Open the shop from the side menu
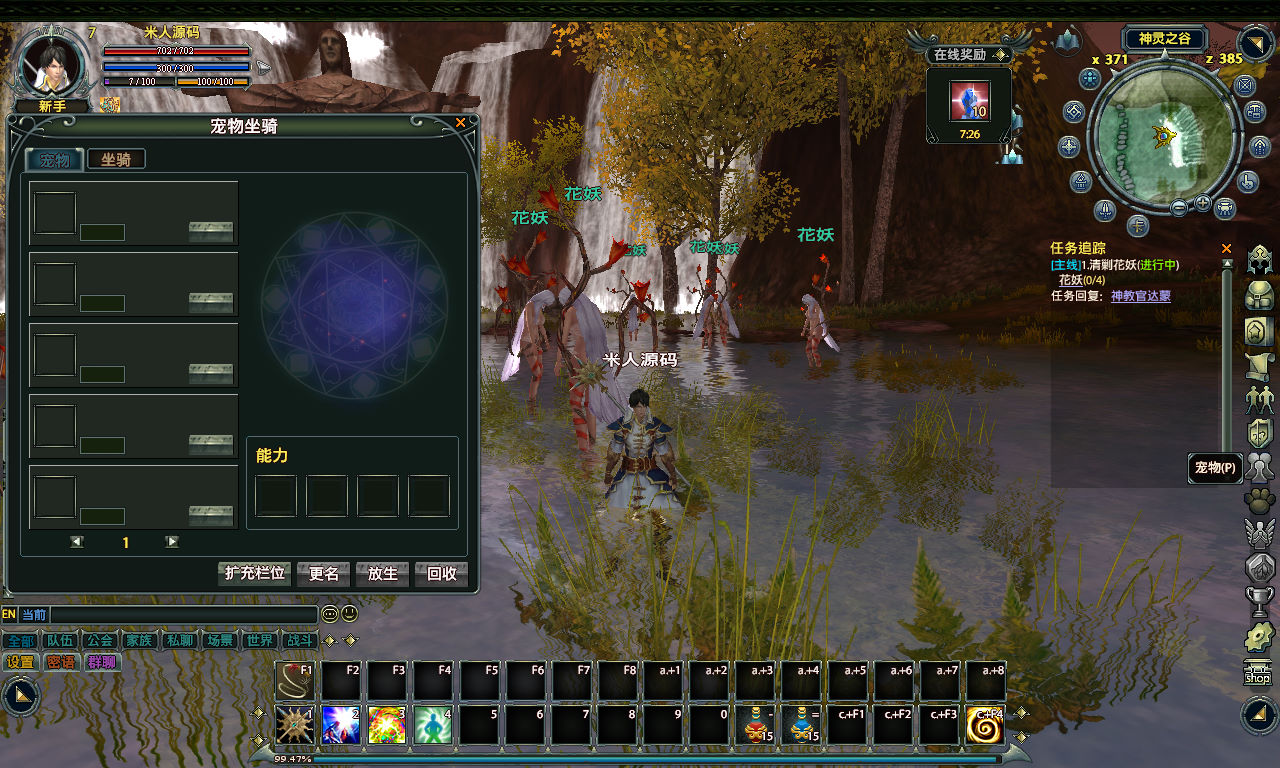This screenshot has height=768, width=1280. [x=1257, y=673]
